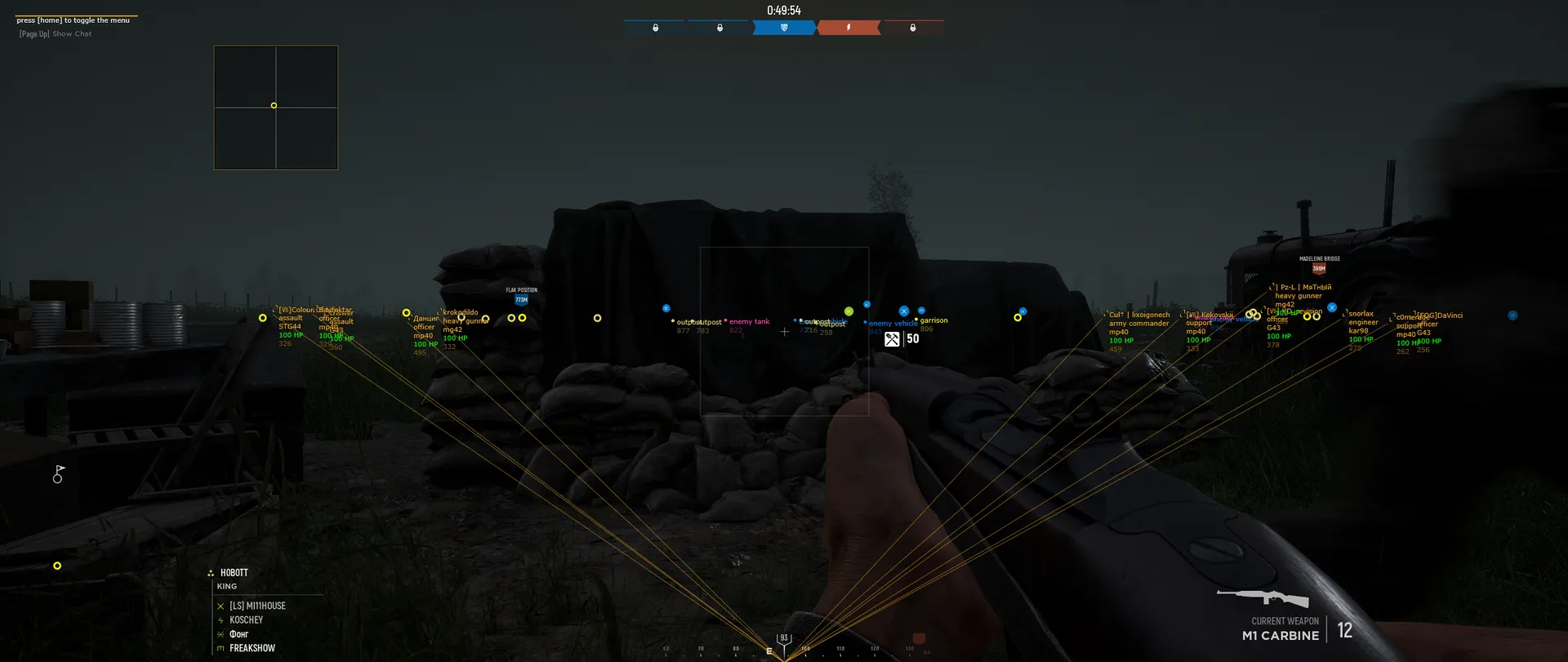1568x662 pixels.
Task: Click the Flak Position objective marker
Action: click(521, 299)
